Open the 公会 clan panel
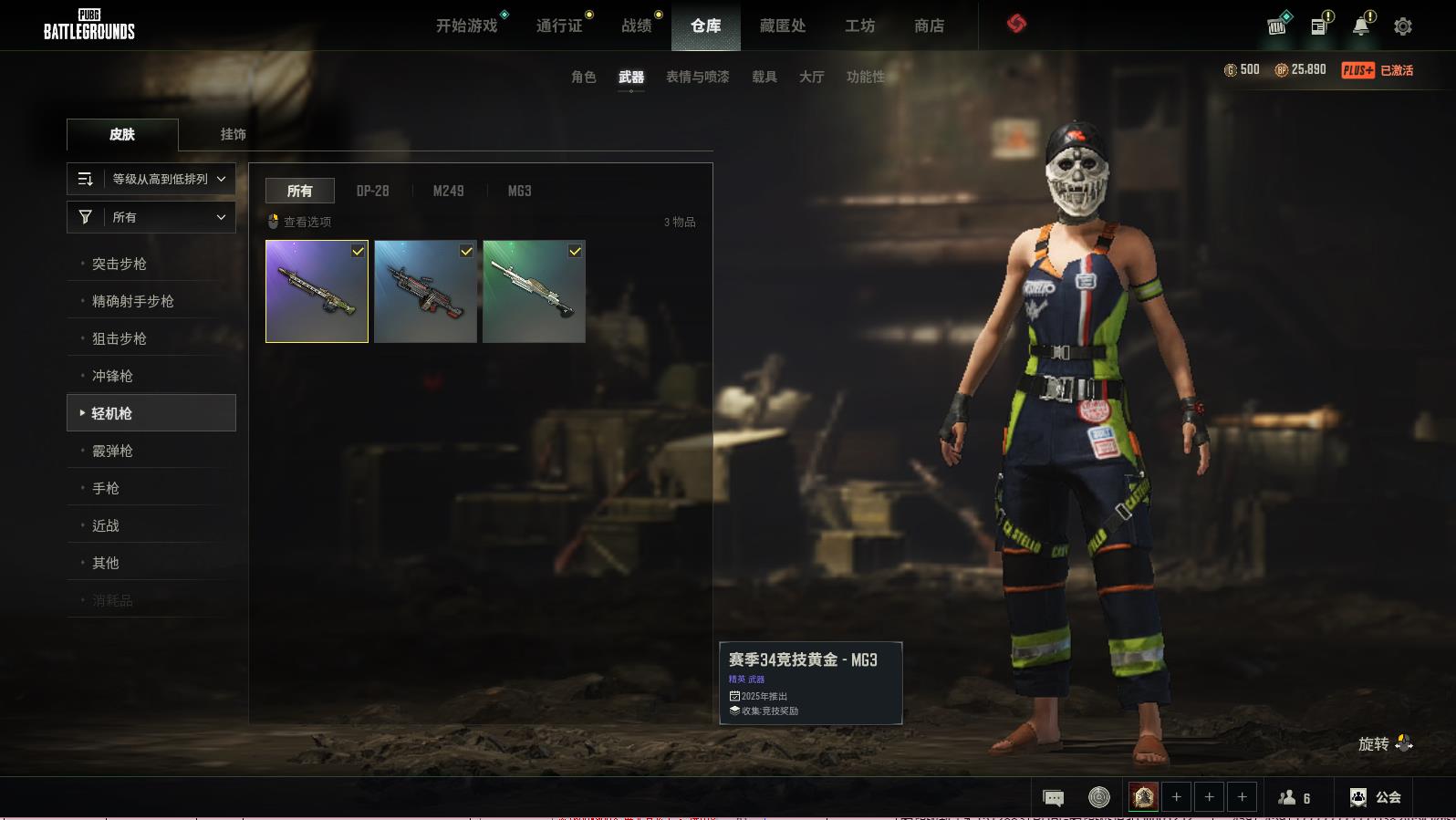Viewport: 1456px width, 820px height. pyautogui.click(x=1375, y=797)
